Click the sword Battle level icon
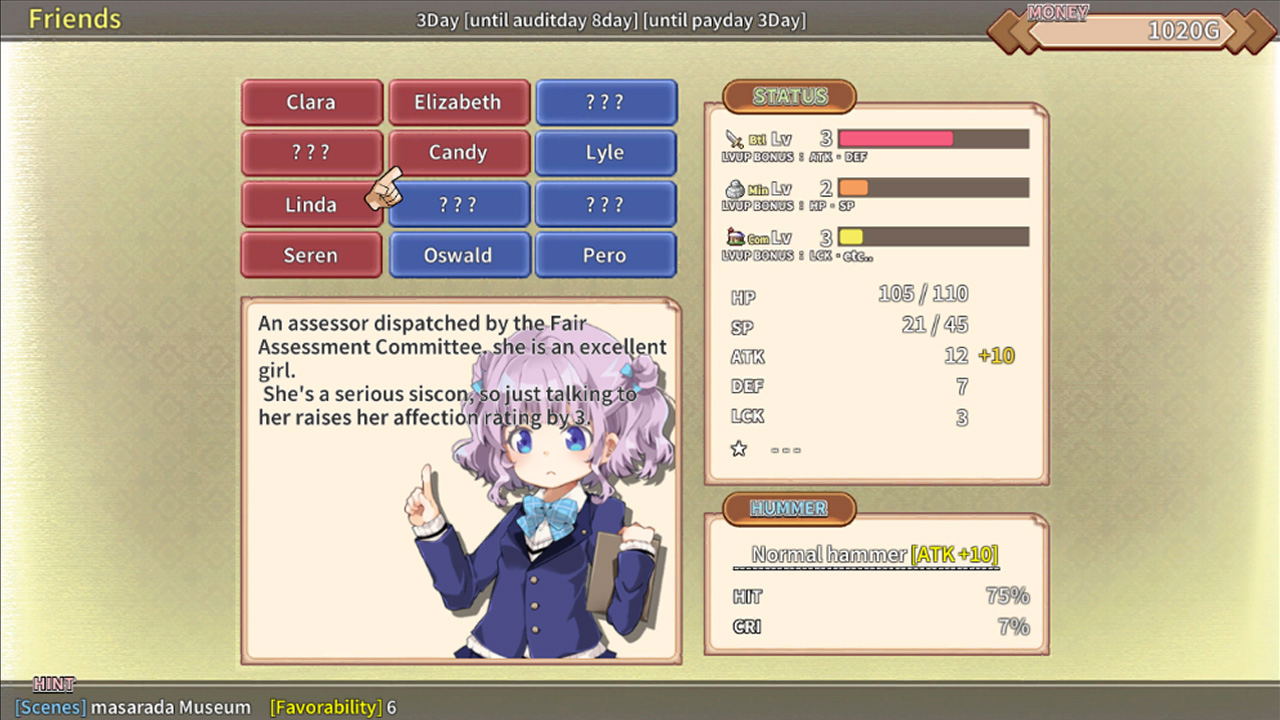Image resolution: width=1280 pixels, height=720 pixels. click(733, 136)
